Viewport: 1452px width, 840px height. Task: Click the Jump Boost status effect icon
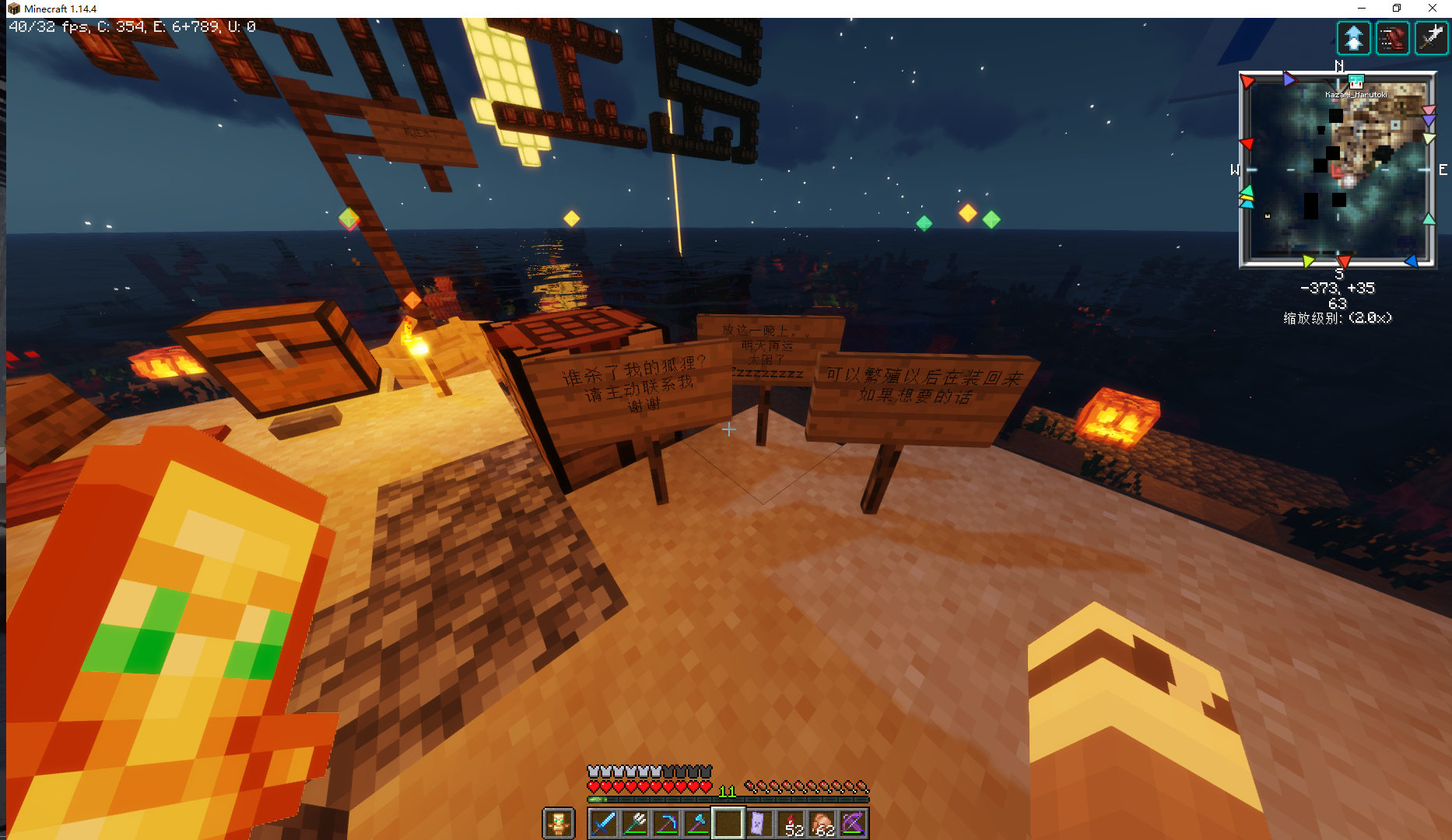(x=1354, y=38)
